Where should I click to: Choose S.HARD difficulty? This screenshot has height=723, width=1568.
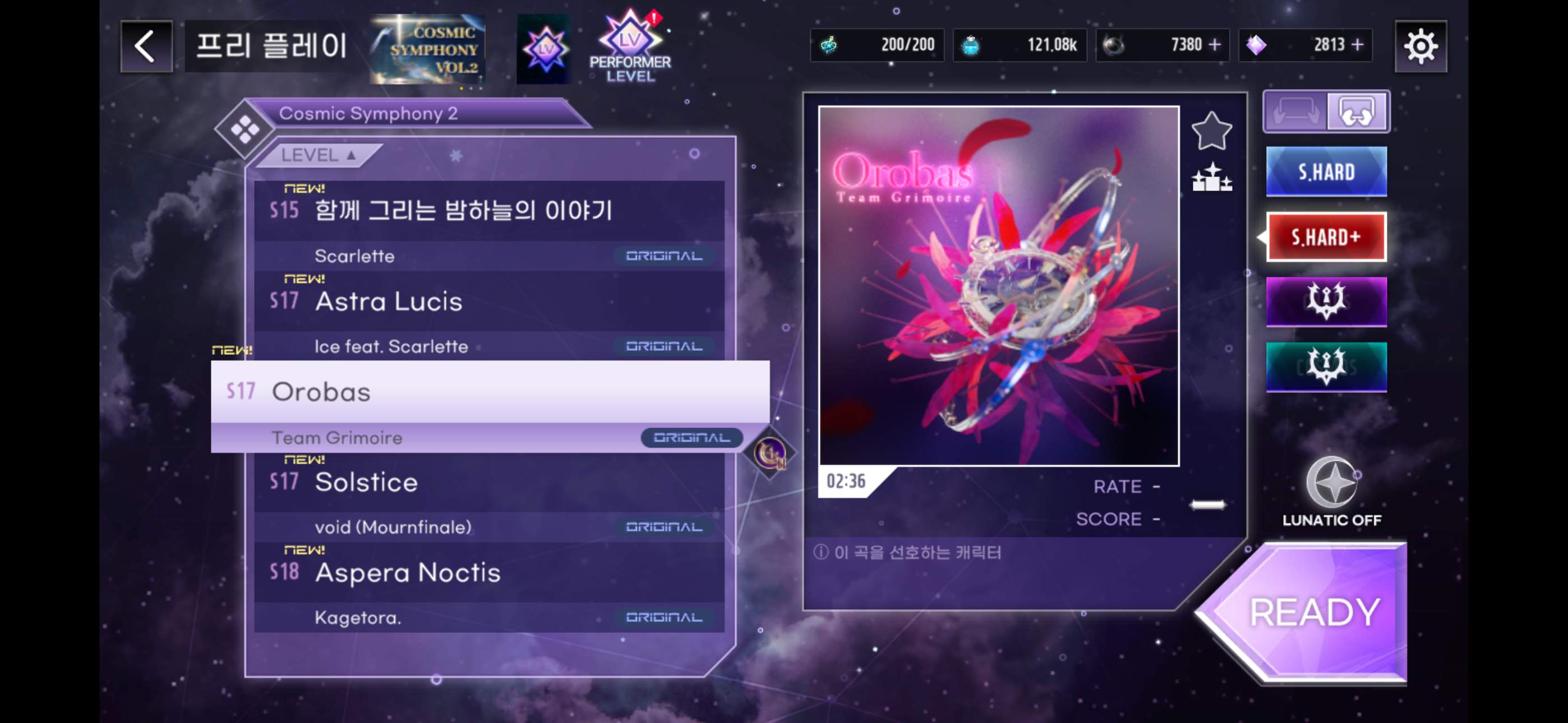1326,172
